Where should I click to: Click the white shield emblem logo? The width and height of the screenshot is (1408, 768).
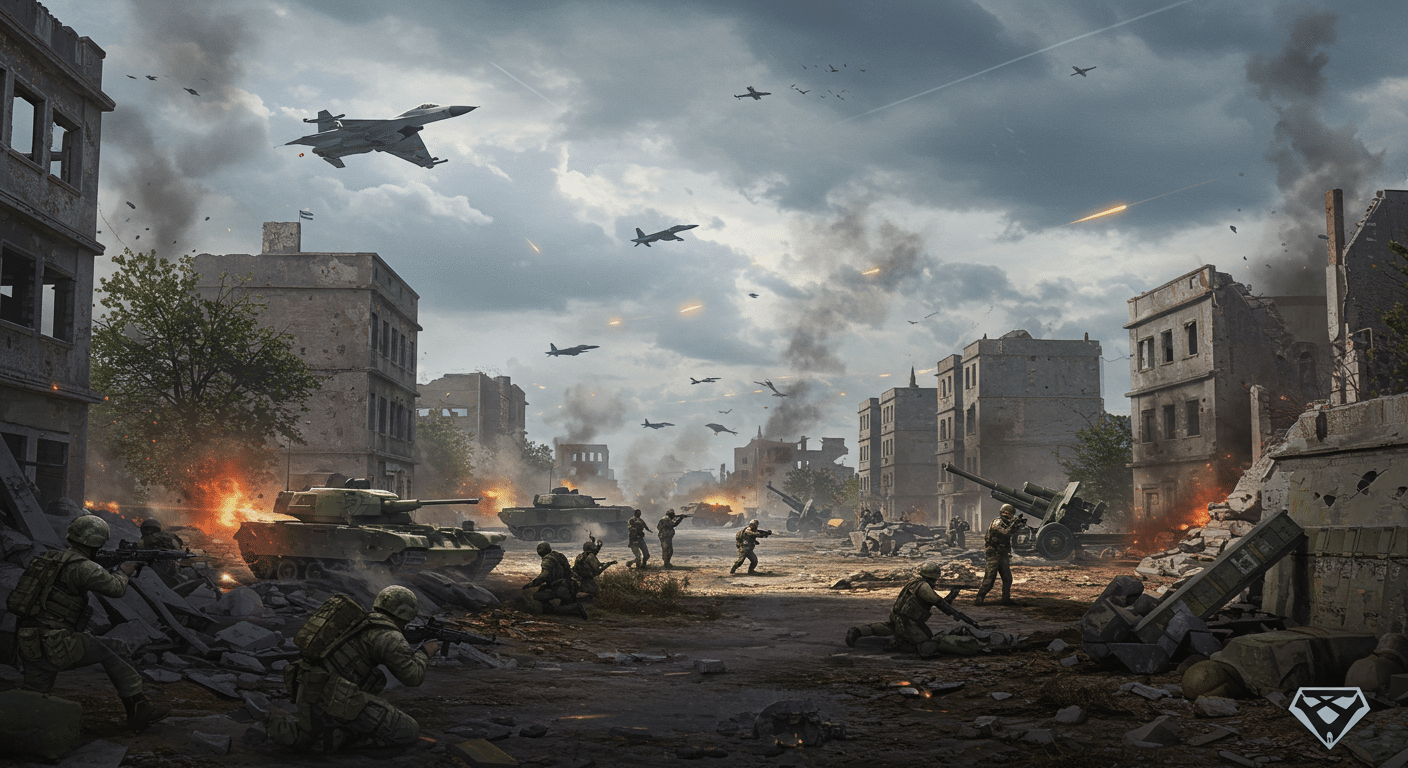(1328, 714)
